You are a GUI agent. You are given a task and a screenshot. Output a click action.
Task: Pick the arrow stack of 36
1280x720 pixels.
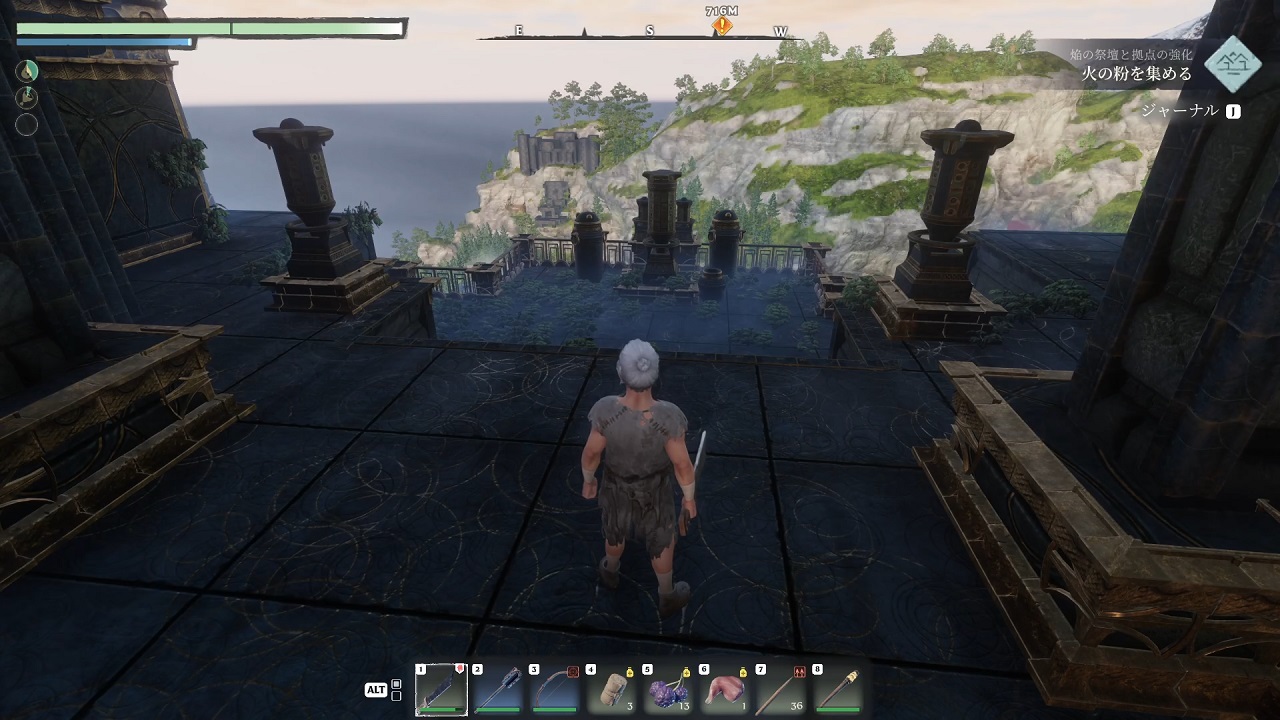pos(782,688)
